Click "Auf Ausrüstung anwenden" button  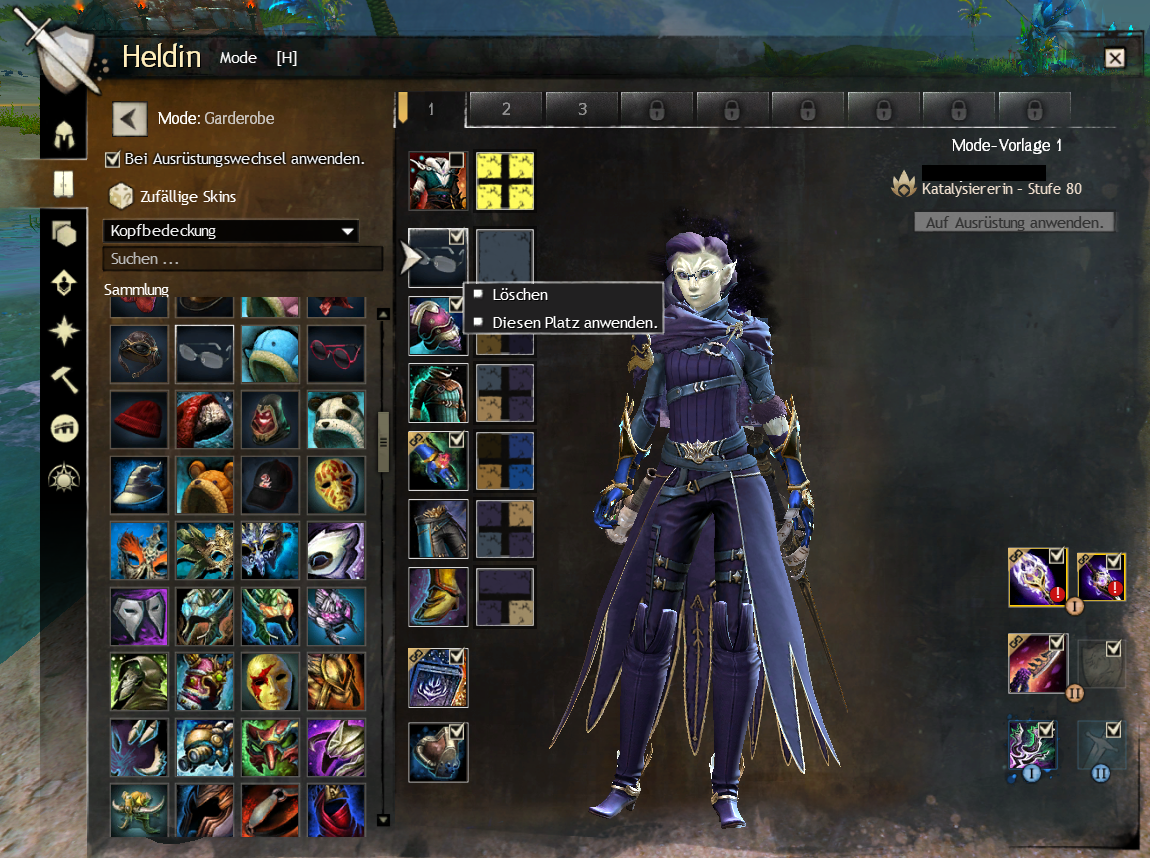pyautogui.click(x=1014, y=222)
